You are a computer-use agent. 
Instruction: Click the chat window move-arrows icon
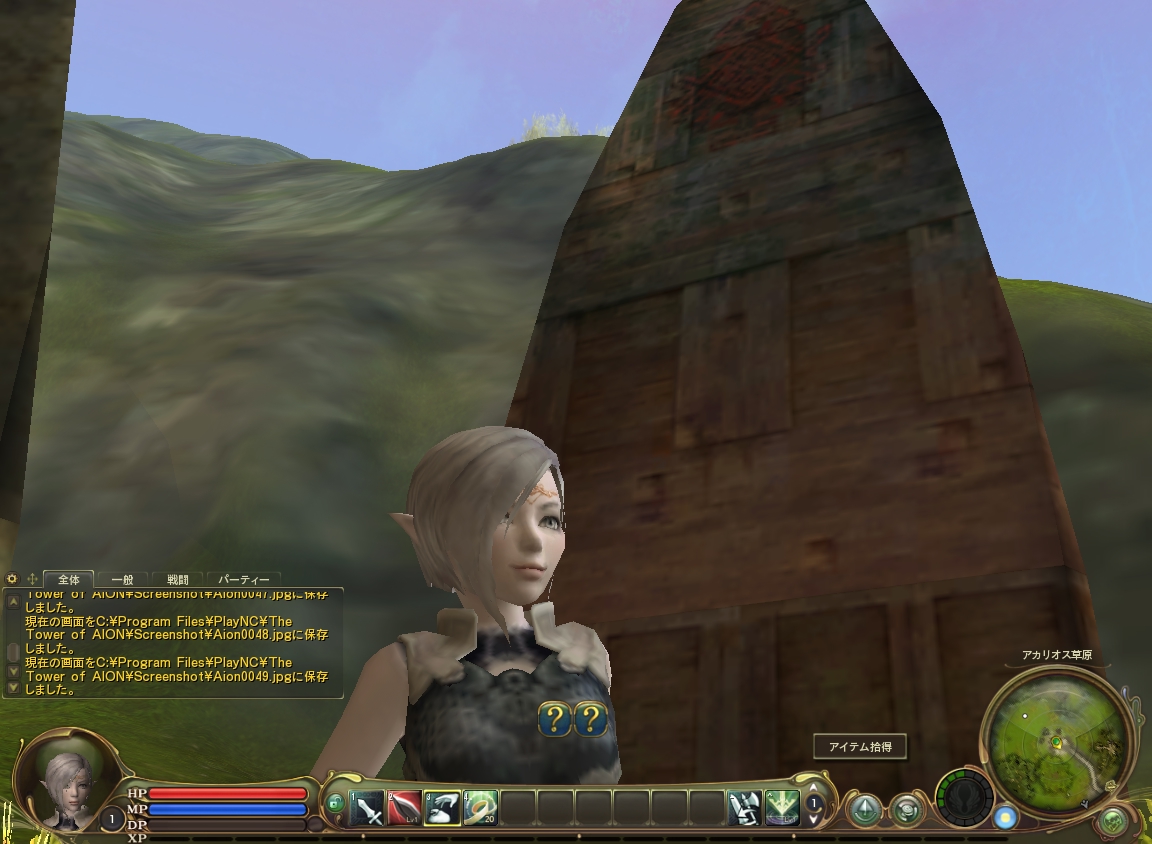point(32,579)
